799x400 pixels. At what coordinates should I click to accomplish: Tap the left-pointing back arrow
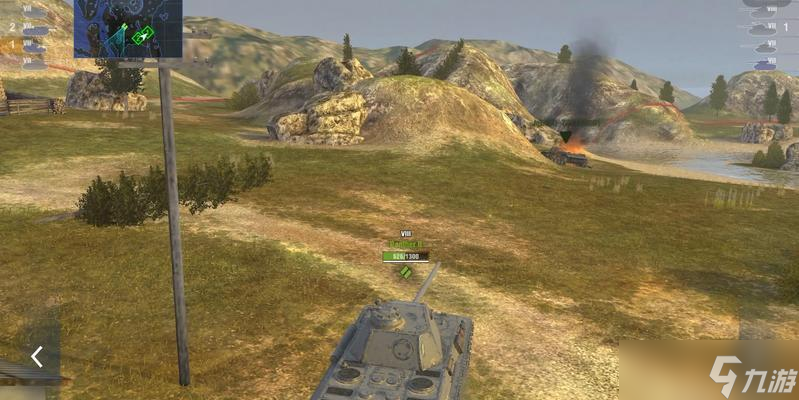[x=36, y=356]
